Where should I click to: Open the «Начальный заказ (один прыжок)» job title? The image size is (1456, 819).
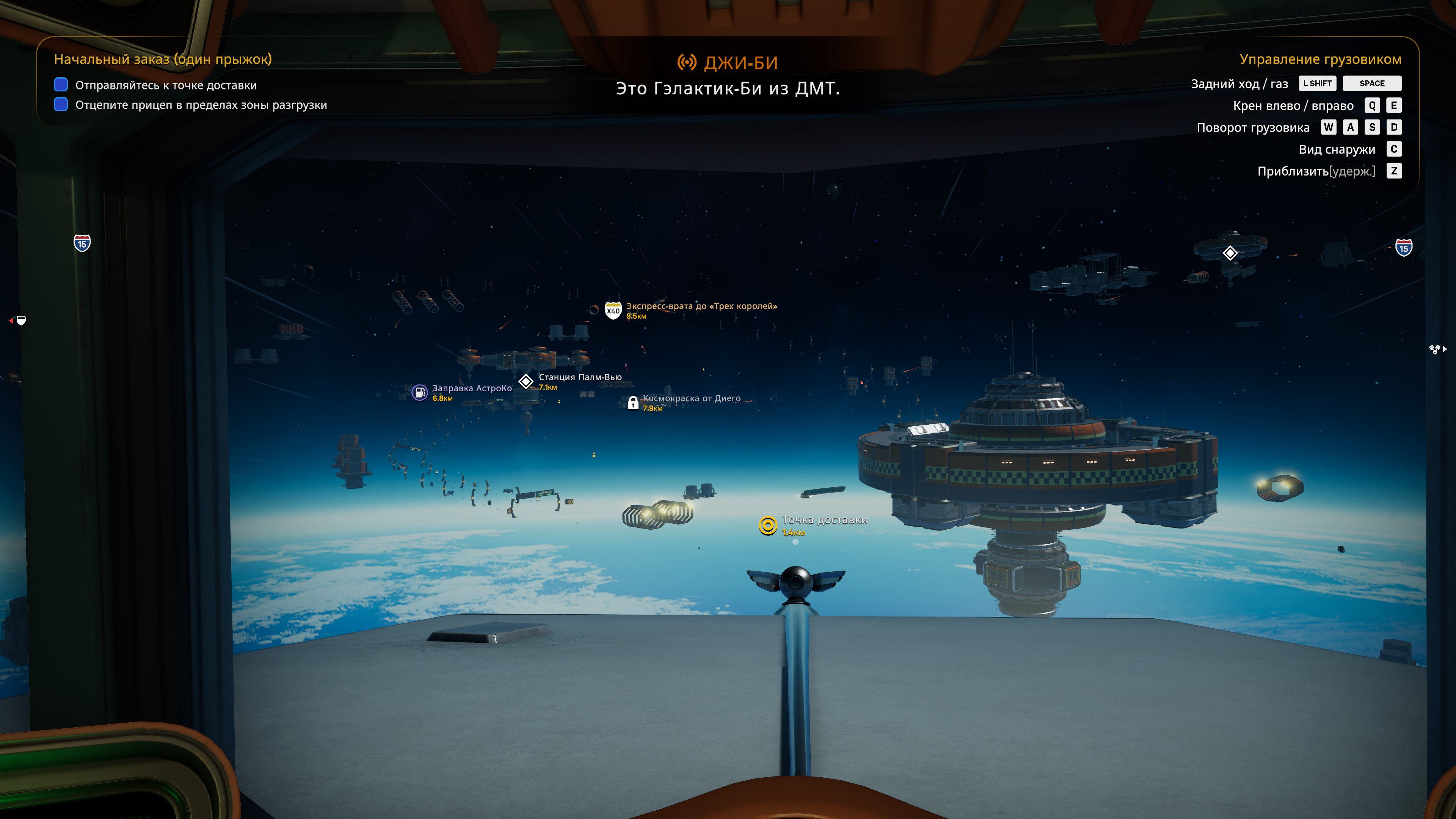pyautogui.click(x=163, y=60)
